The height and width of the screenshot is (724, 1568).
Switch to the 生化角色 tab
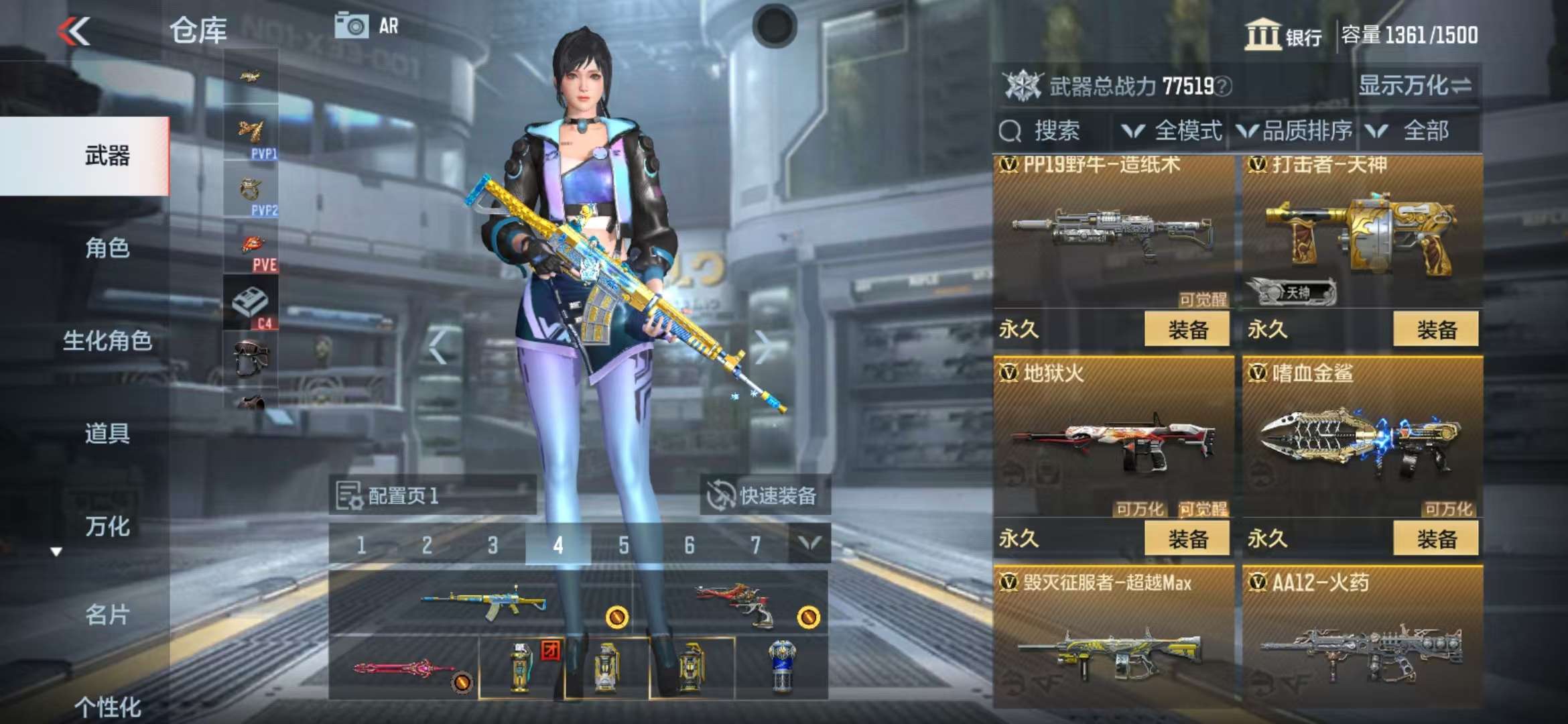point(107,341)
